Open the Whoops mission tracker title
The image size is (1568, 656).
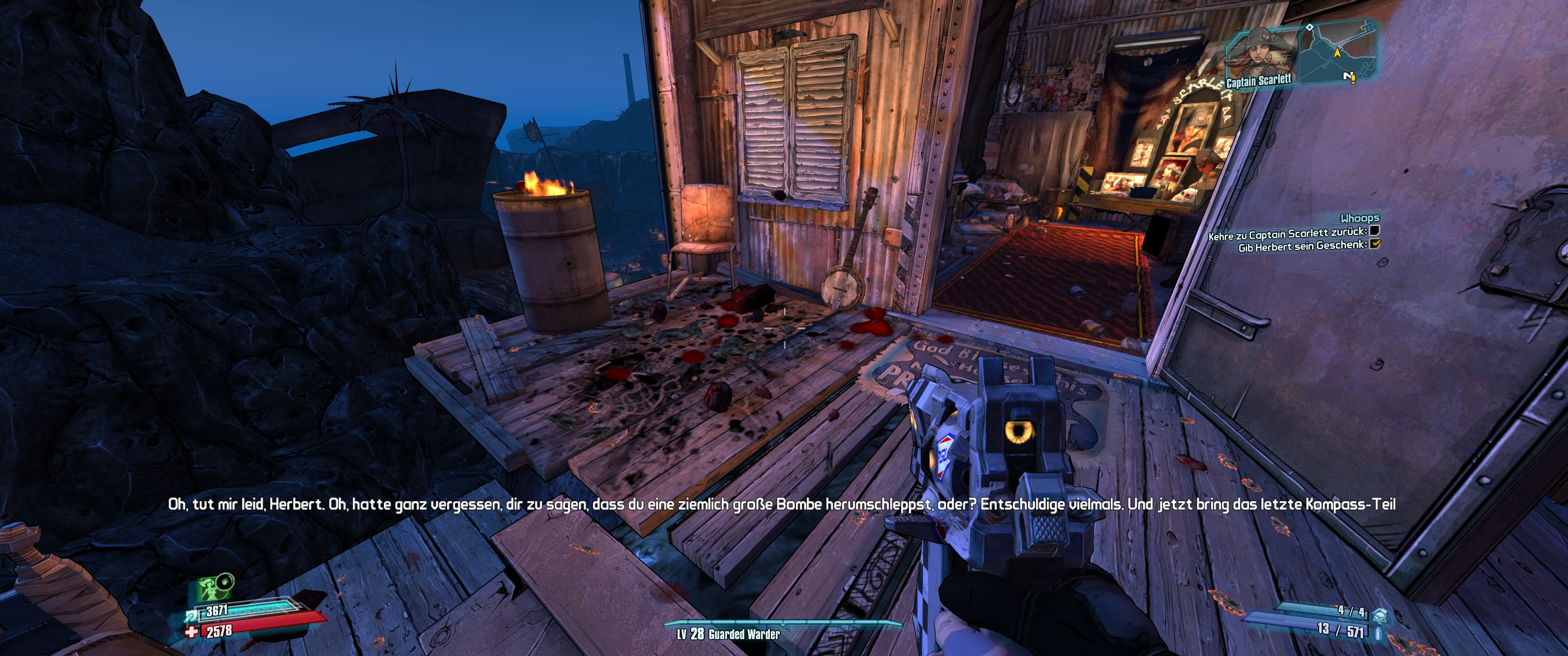pos(1360,218)
